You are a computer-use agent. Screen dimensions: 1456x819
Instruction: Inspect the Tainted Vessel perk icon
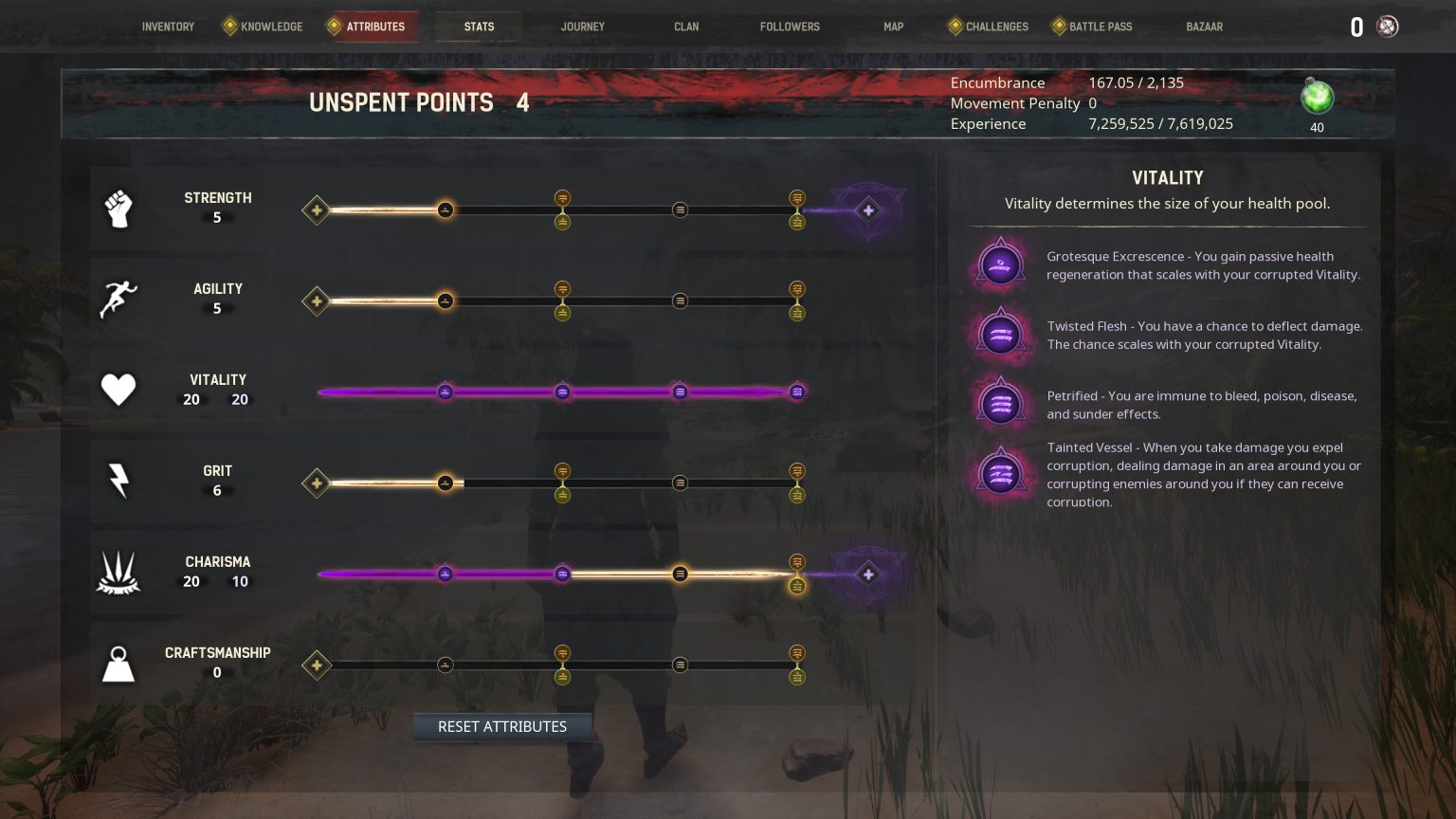pos(1000,472)
